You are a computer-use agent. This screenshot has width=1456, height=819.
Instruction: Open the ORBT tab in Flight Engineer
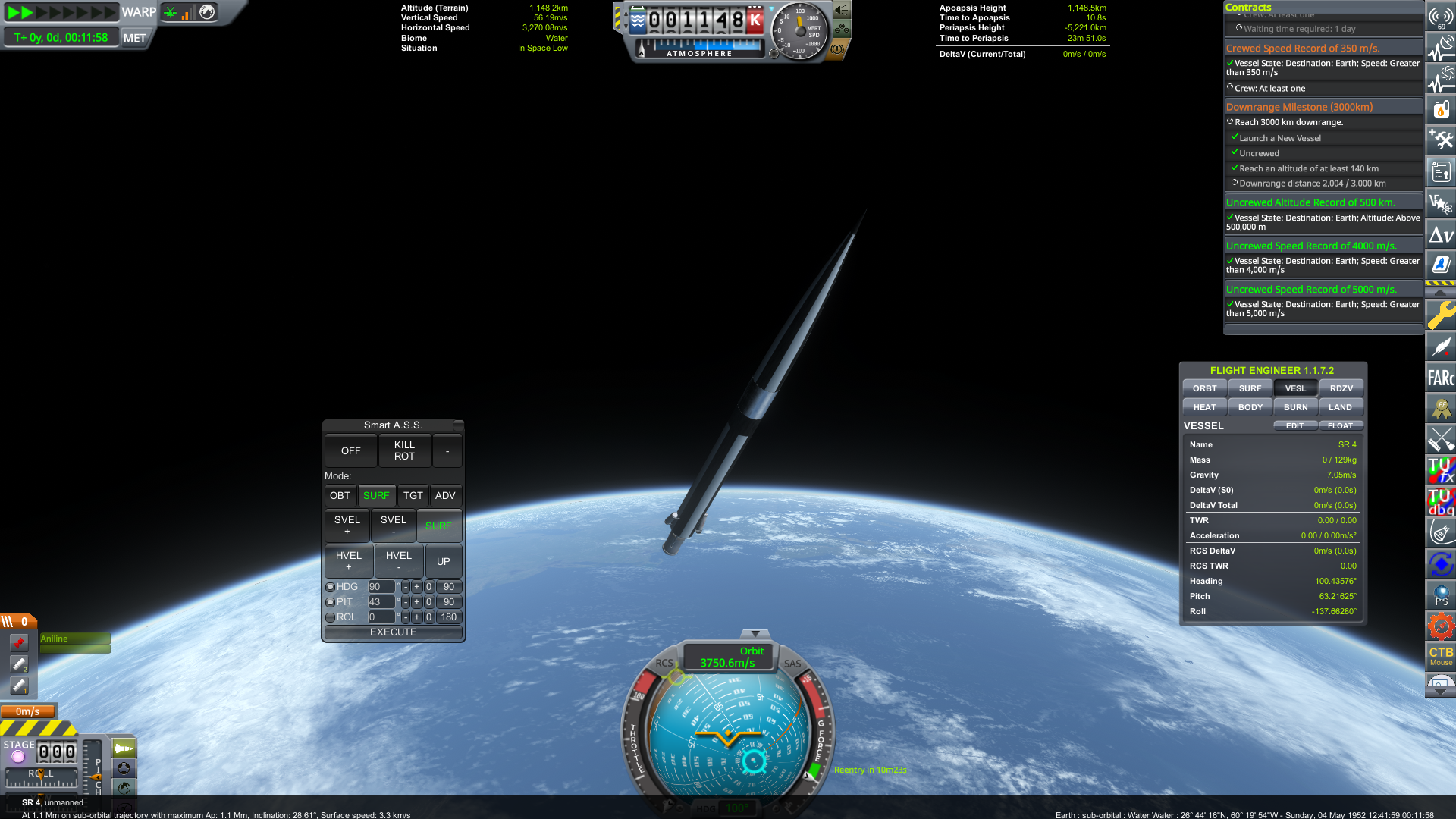click(1204, 388)
